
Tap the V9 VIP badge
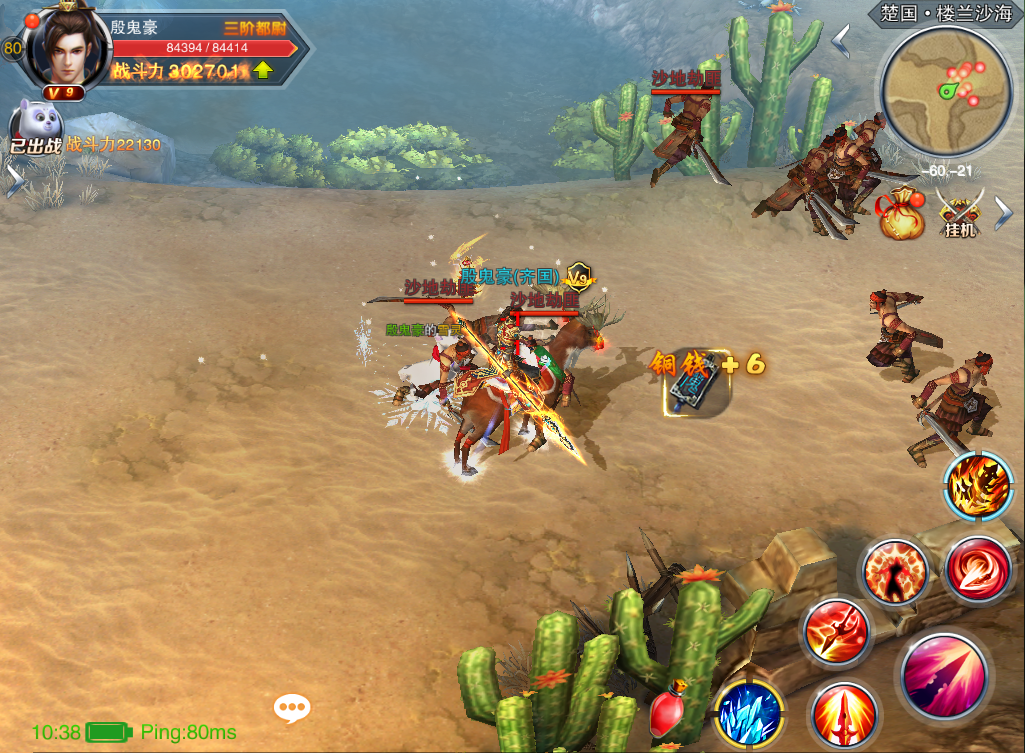63,92
